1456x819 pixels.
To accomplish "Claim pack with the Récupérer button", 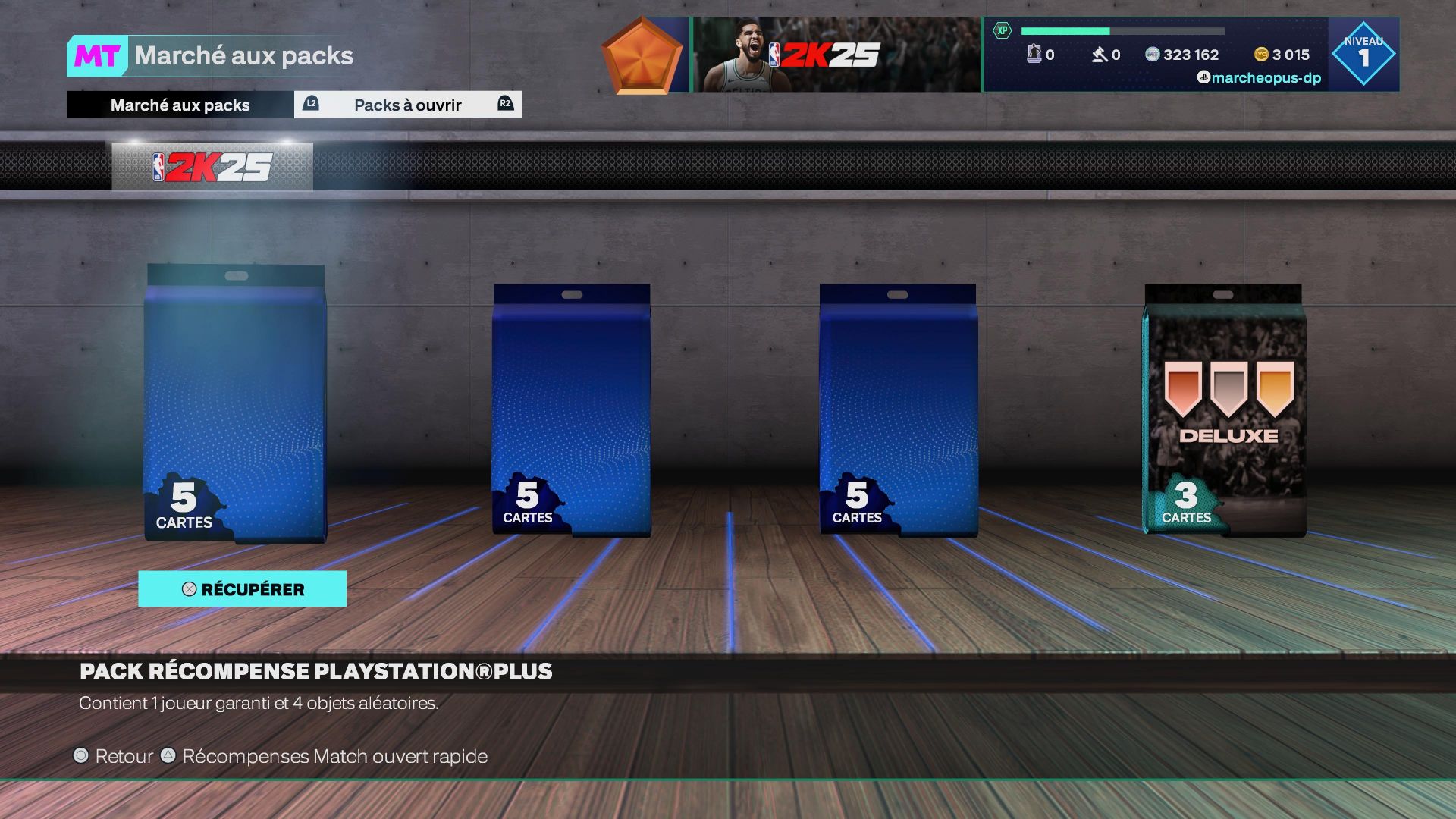I will (x=242, y=589).
